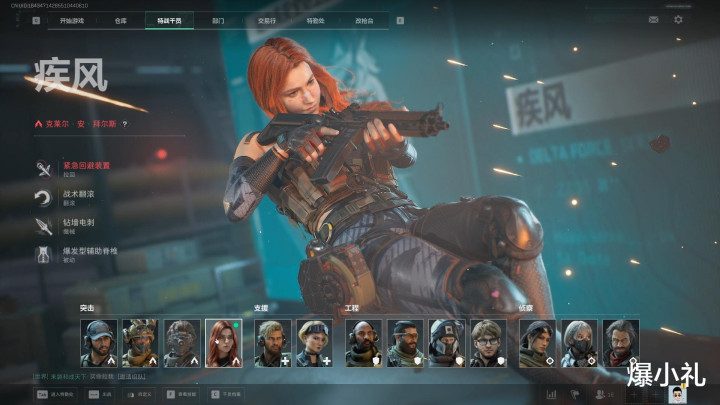Image resolution: width=720 pixels, height=405 pixels.
Task: Choose the operator wearing a white helmet
Action: pyautogui.click(x=447, y=343)
